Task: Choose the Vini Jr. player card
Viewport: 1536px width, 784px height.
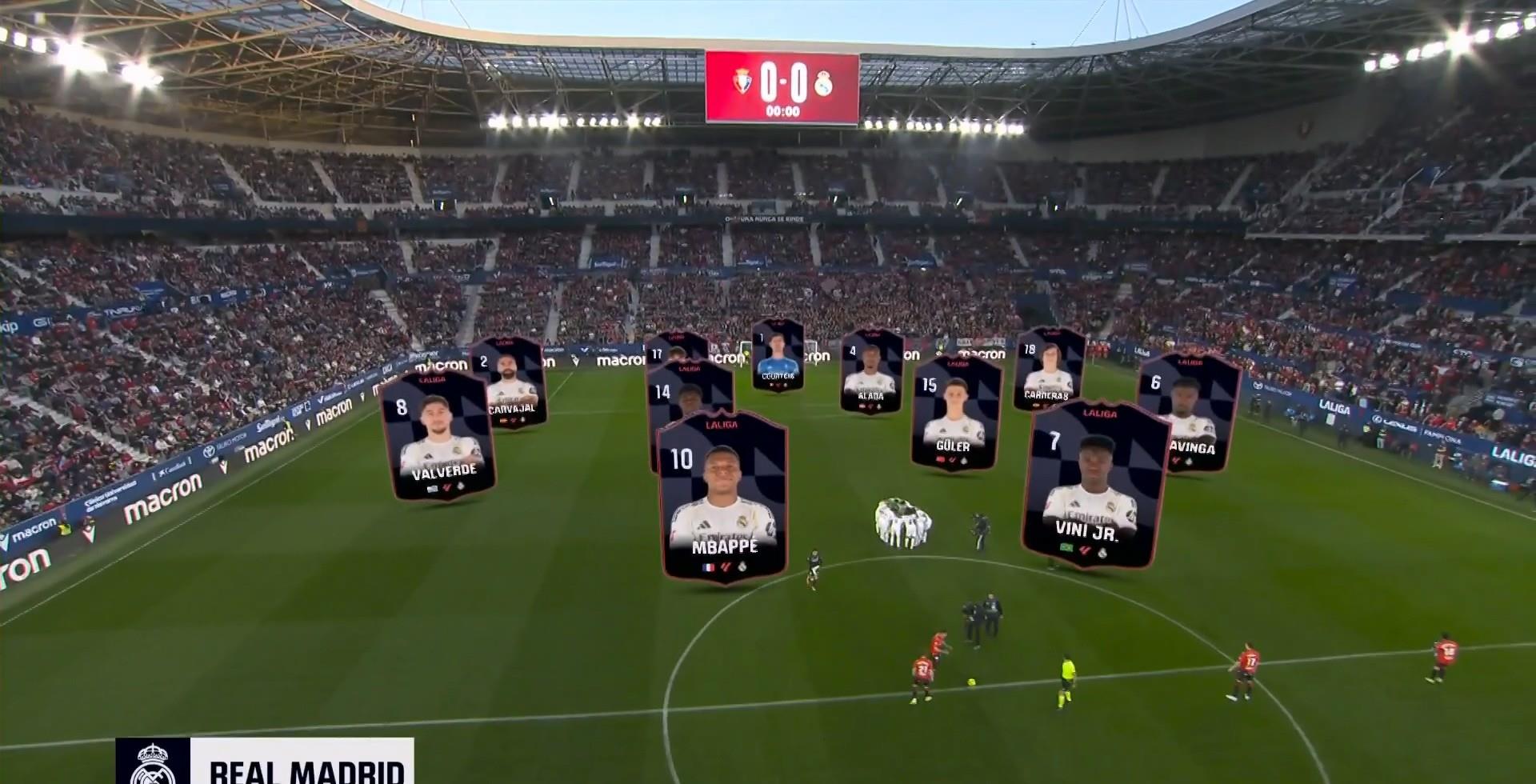Action: point(1092,484)
